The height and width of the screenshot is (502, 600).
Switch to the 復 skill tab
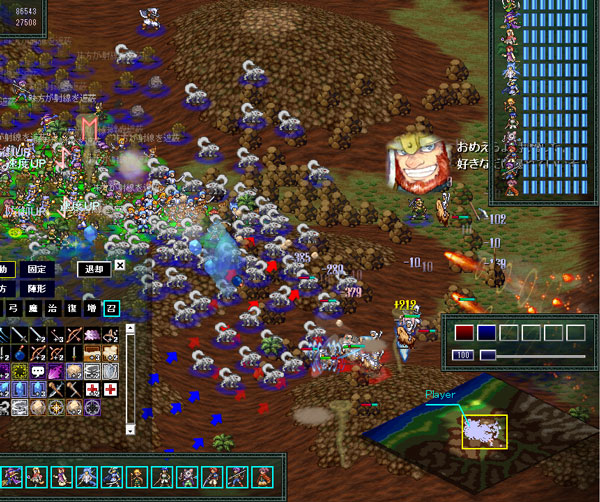coord(71,308)
